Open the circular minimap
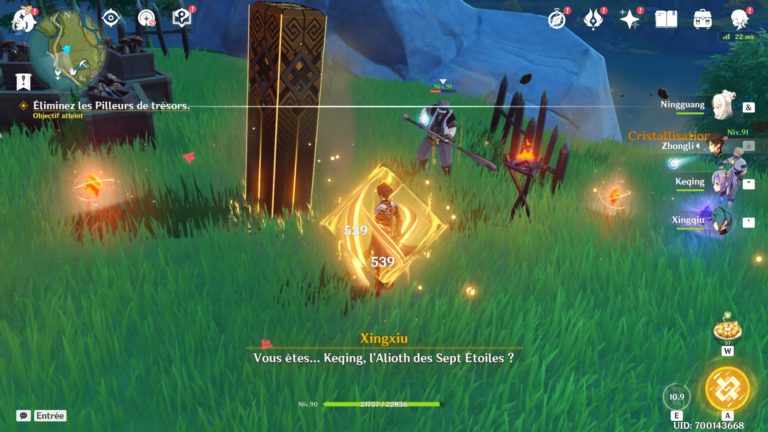This screenshot has height=432, width=768. 66,43
